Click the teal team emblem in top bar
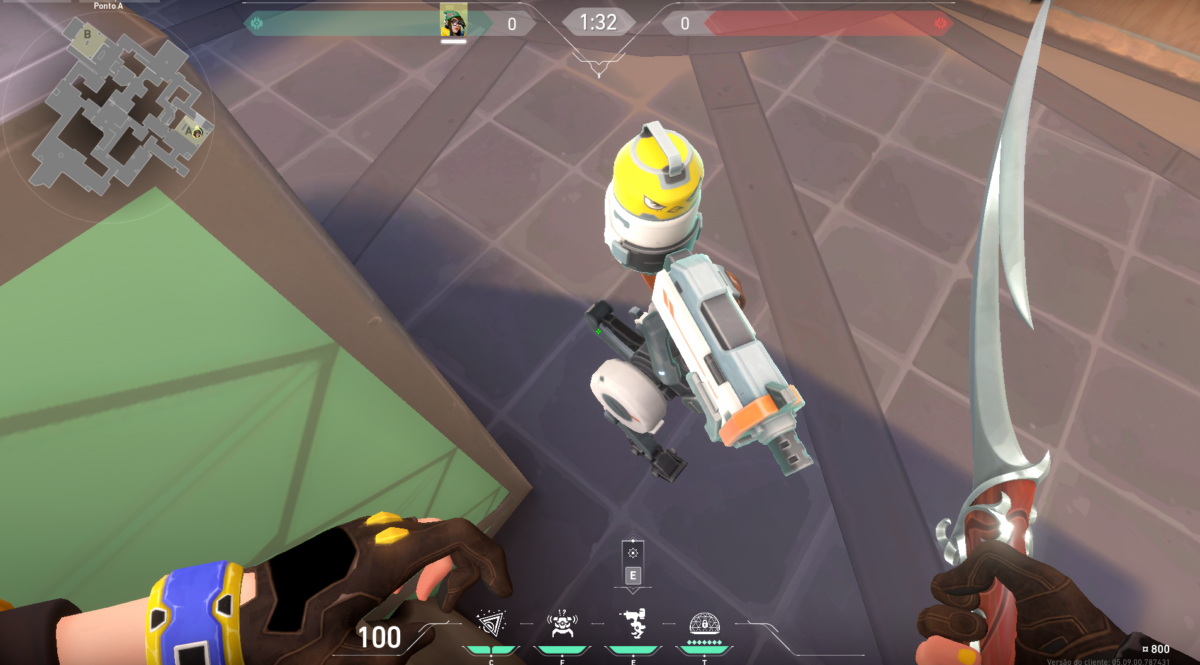This screenshot has width=1200, height=665. (x=257, y=22)
